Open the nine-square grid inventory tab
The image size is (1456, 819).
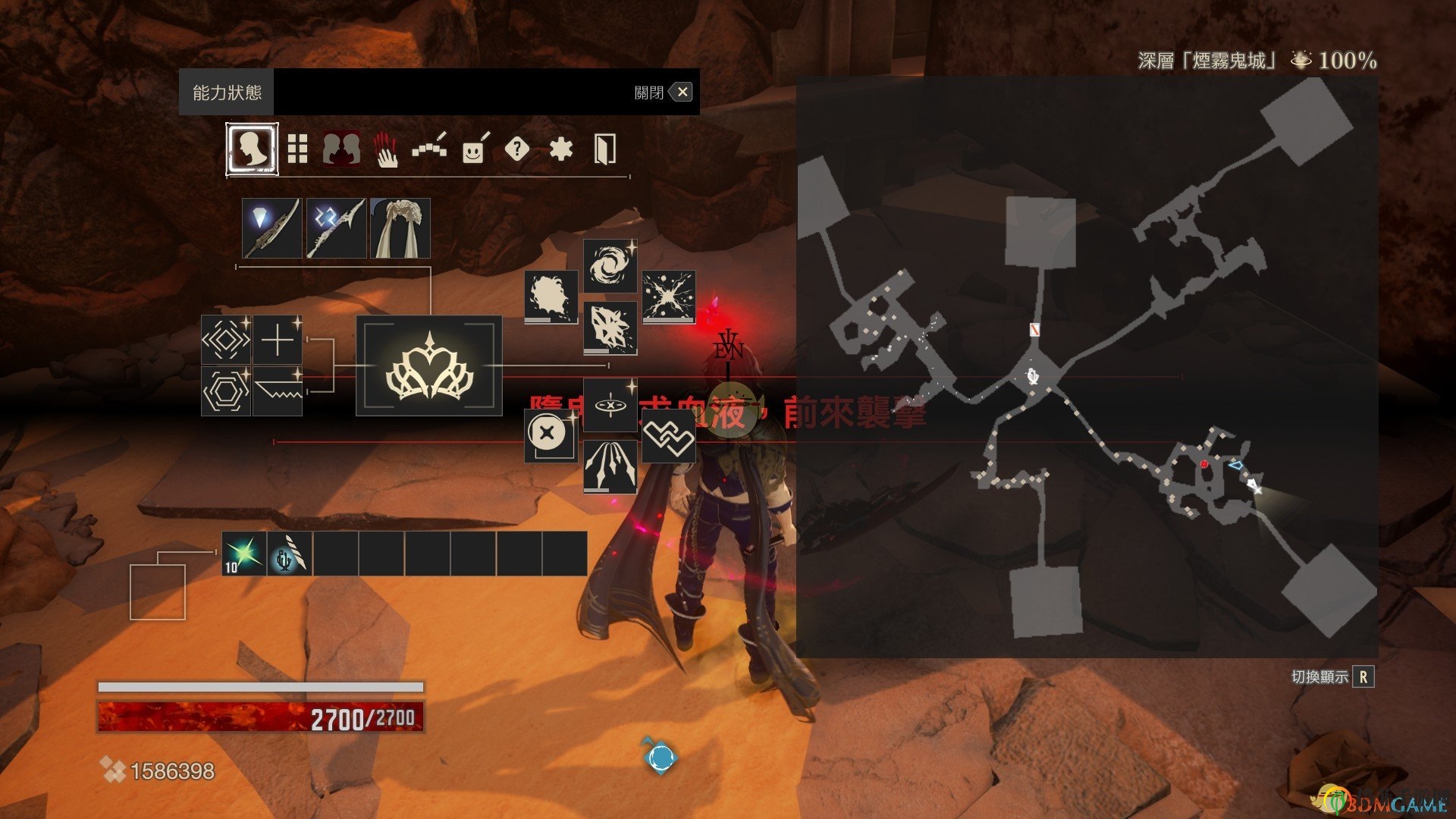point(297,149)
